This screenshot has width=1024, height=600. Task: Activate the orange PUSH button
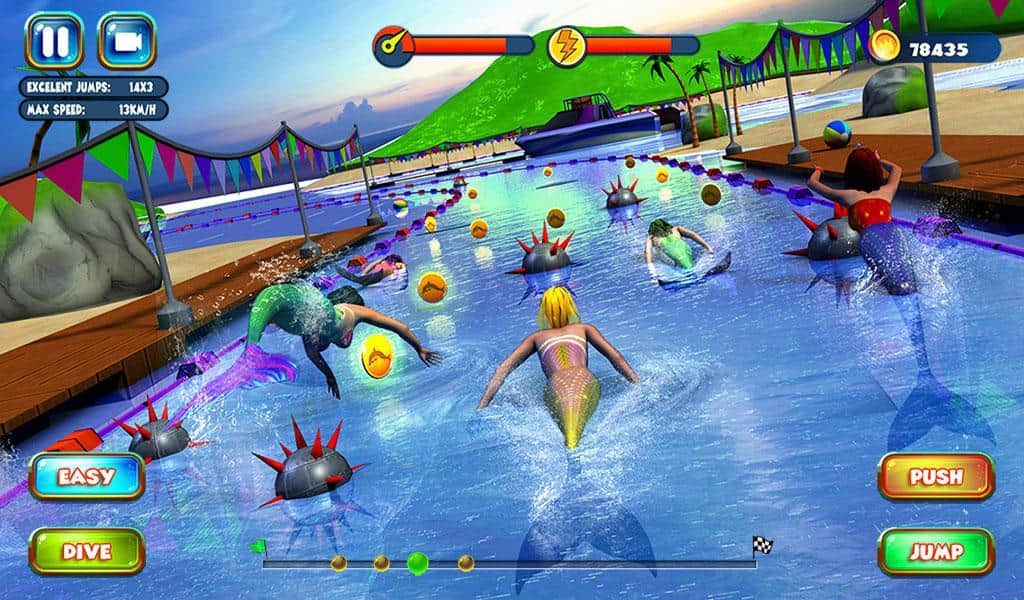(936, 476)
